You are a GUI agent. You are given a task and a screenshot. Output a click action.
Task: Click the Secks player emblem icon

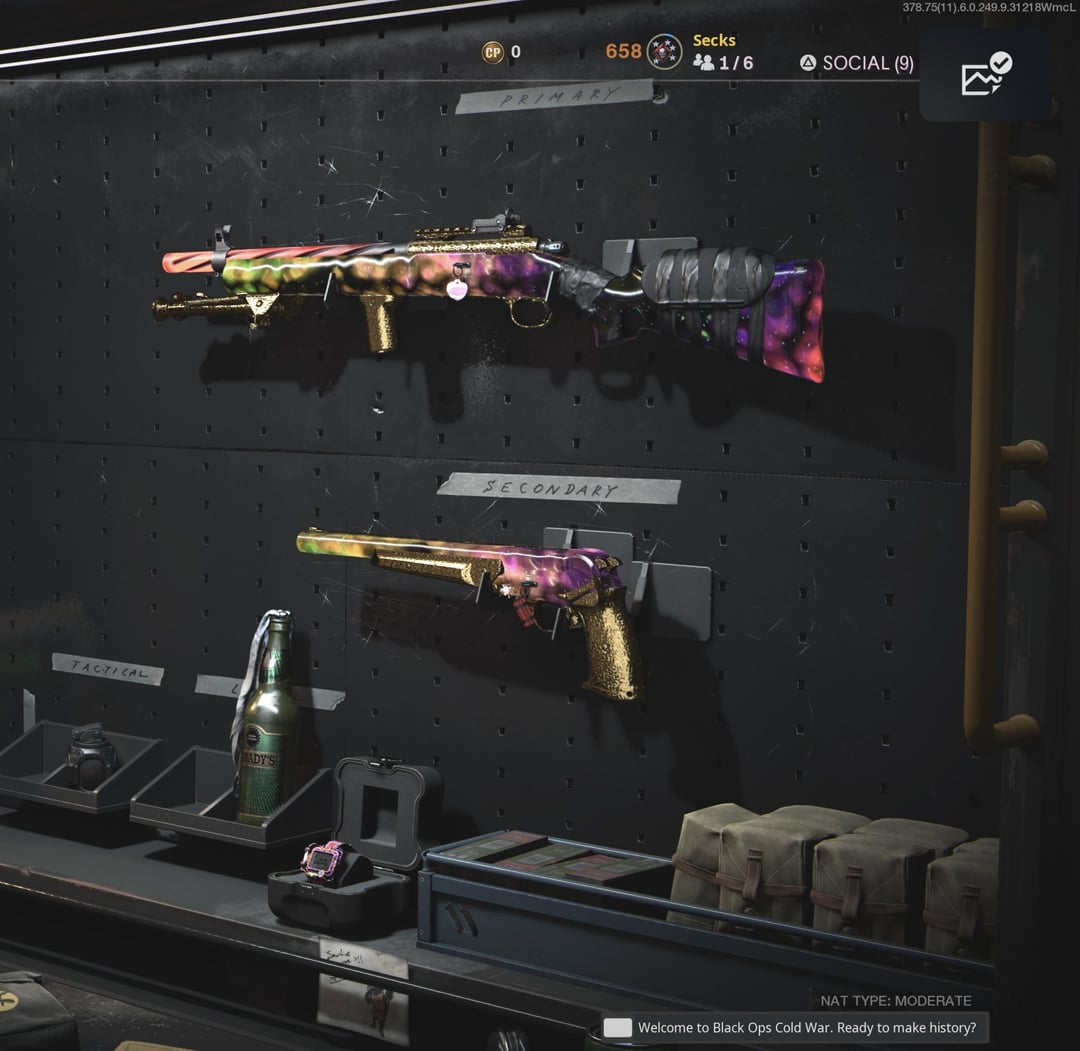coord(664,52)
